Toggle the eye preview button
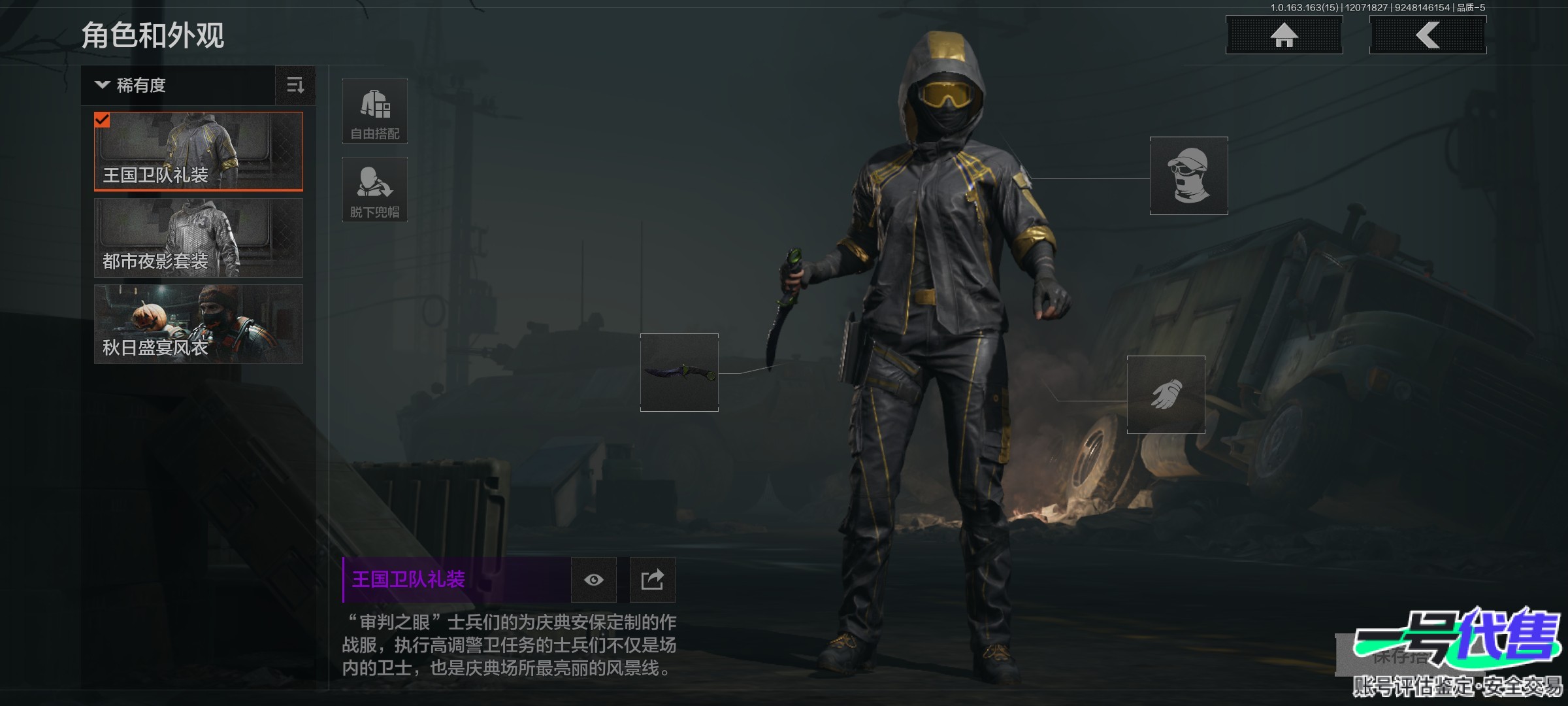Viewport: 1568px width, 706px height. (x=593, y=580)
